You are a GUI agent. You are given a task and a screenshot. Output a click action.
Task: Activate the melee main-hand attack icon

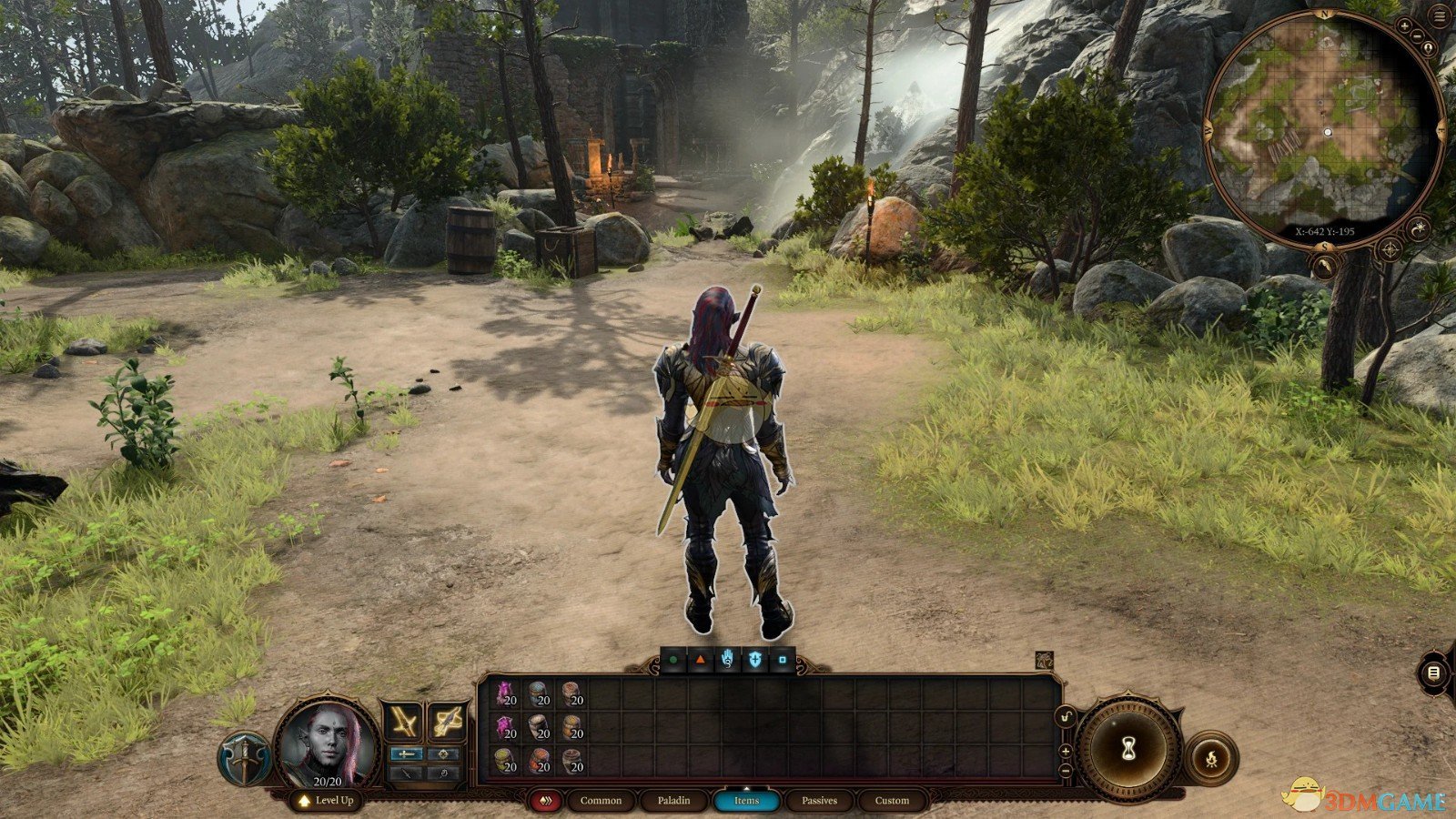[403, 723]
